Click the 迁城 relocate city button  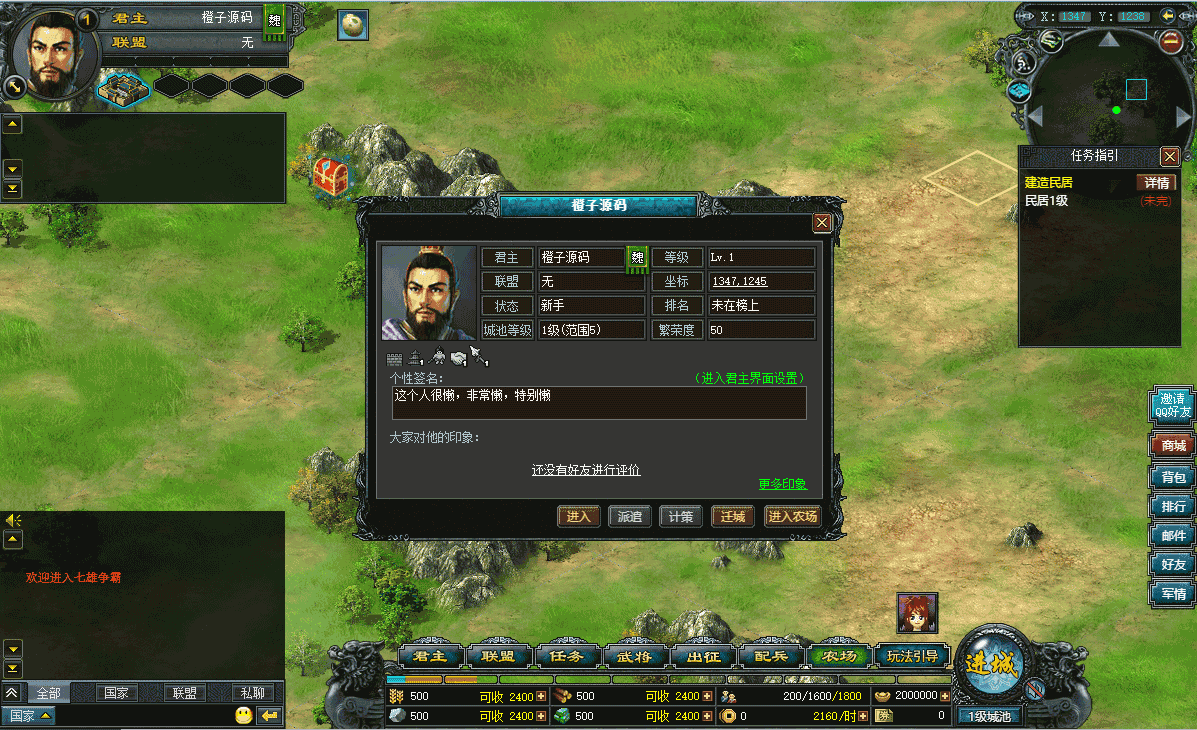point(733,517)
